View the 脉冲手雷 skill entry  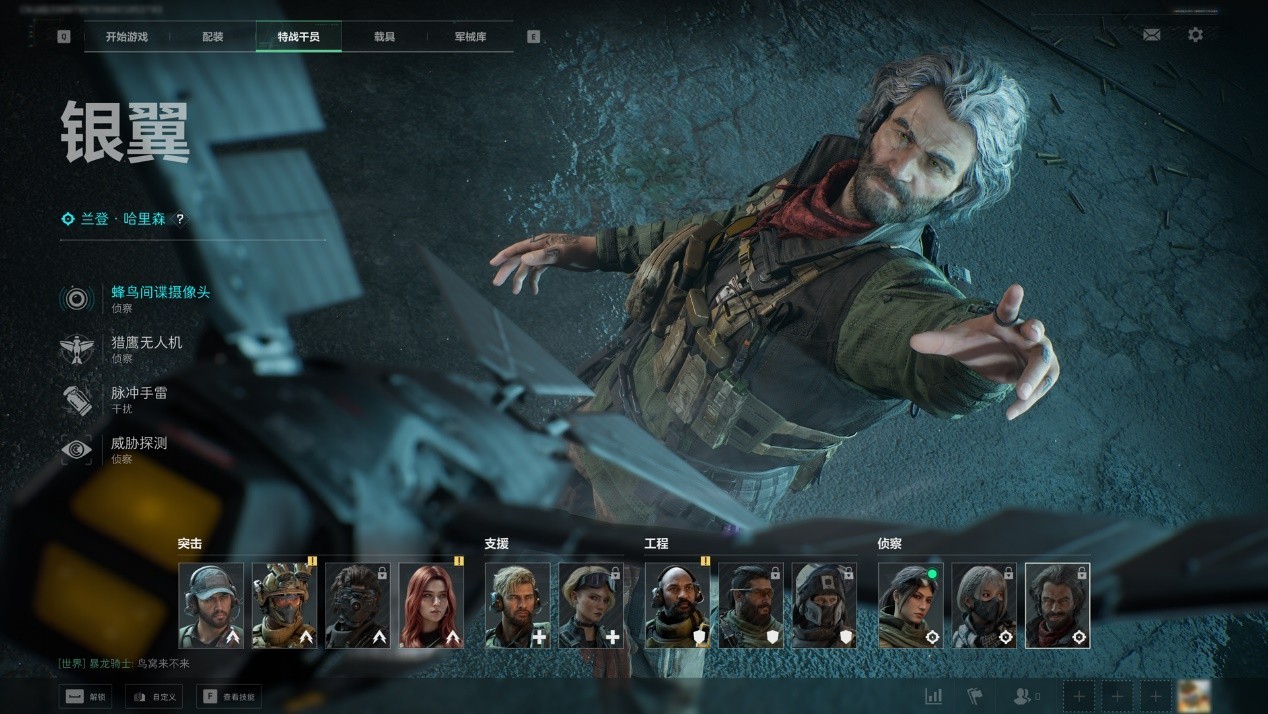139,394
